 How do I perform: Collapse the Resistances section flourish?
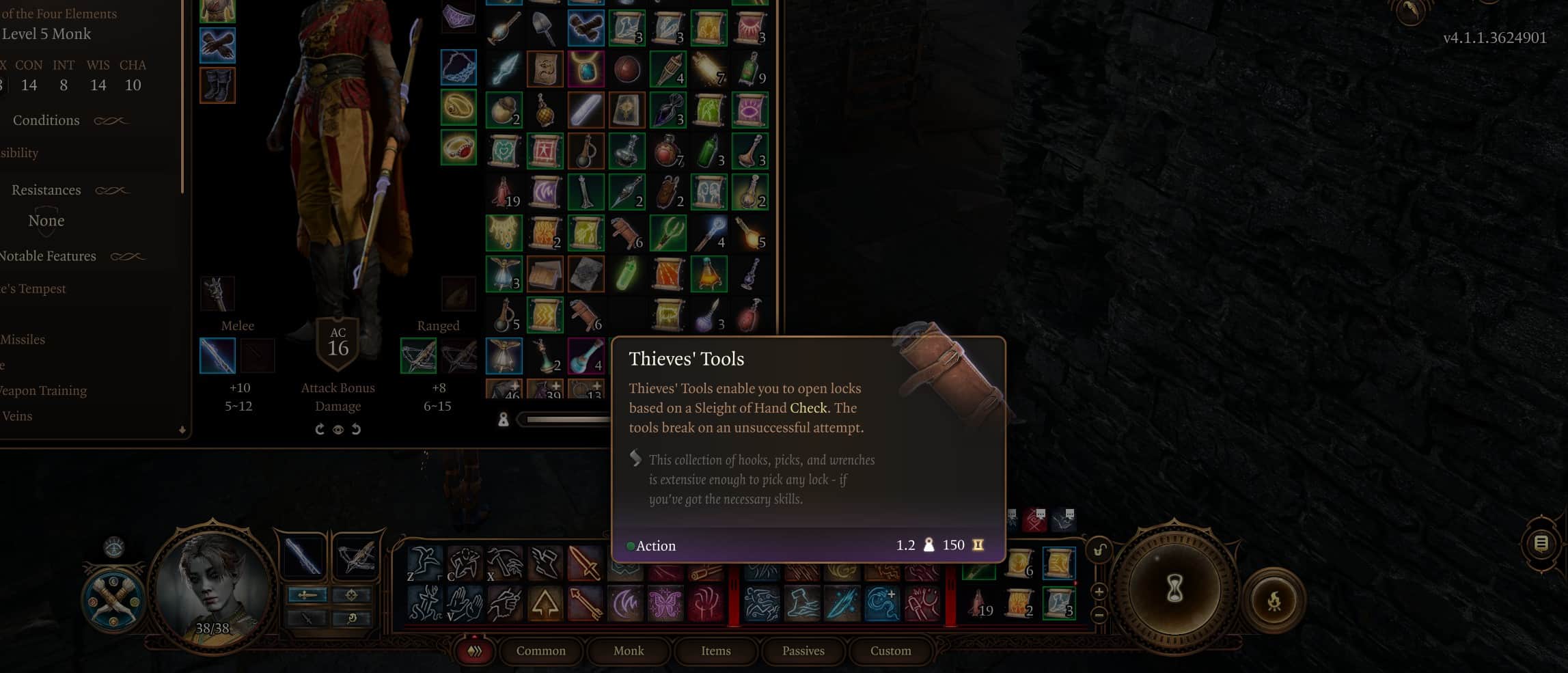(113, 190)
